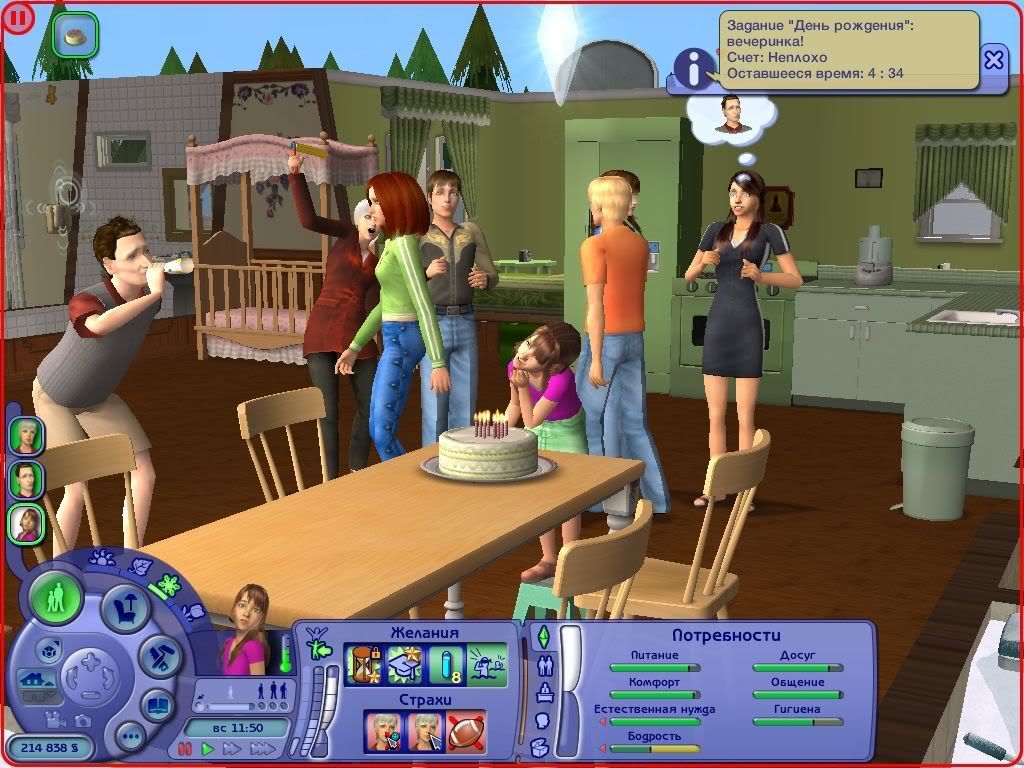Close the birthday party task notification

[993, 61]
